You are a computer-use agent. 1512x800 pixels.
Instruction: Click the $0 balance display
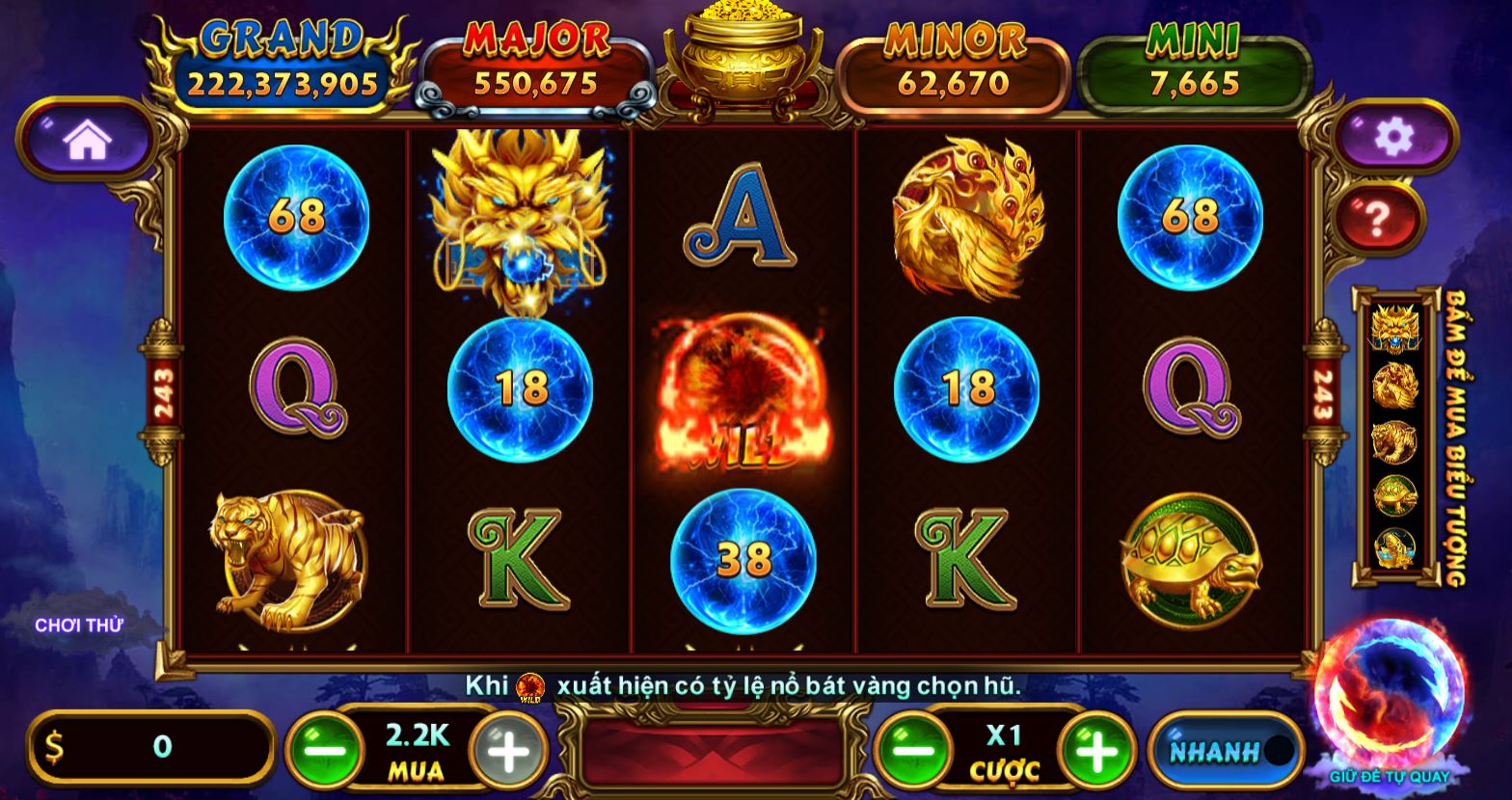pyautogui.click(x=154, y=747)
